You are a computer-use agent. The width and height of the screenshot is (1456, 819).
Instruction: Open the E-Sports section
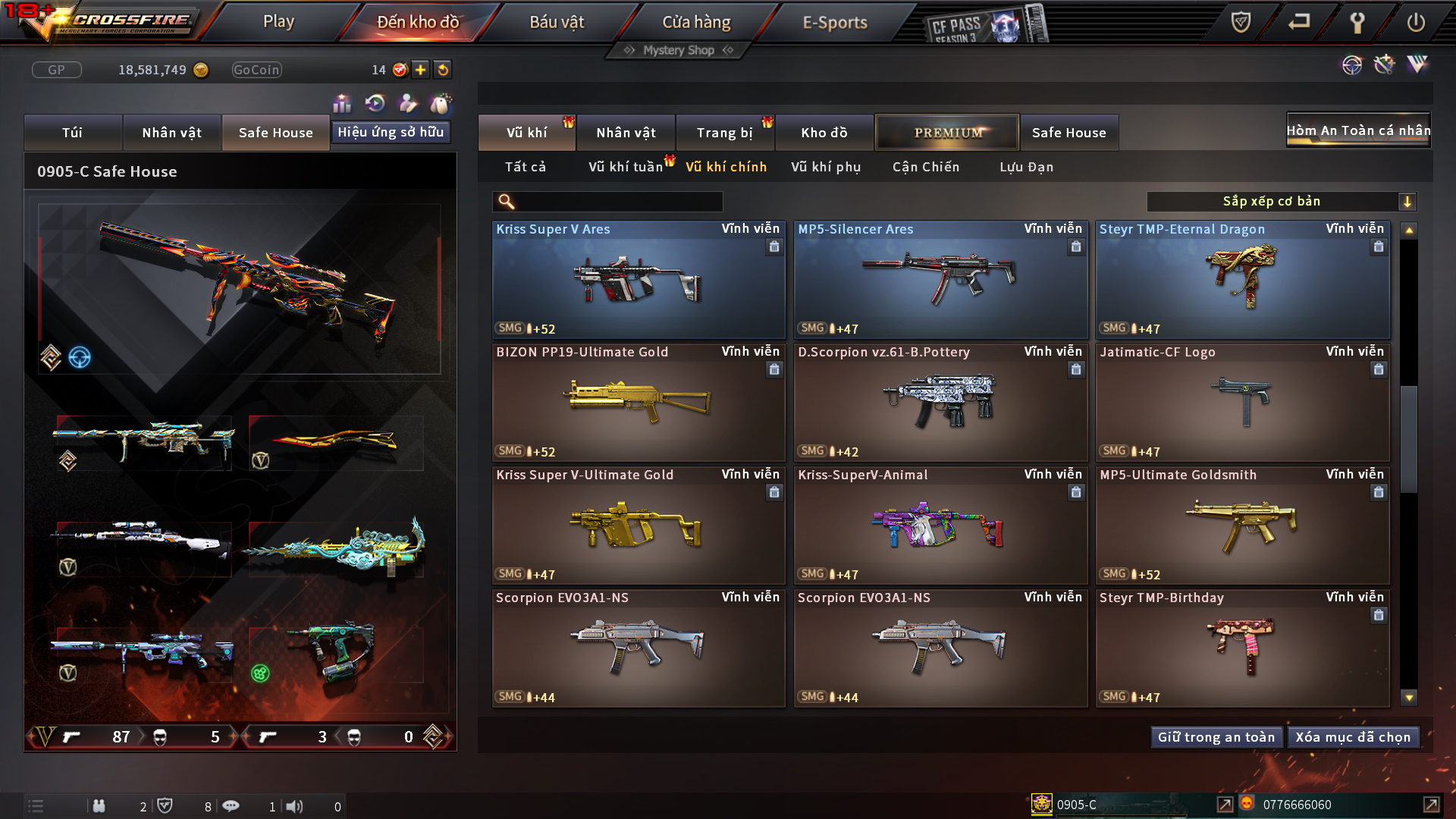[834, 22]
